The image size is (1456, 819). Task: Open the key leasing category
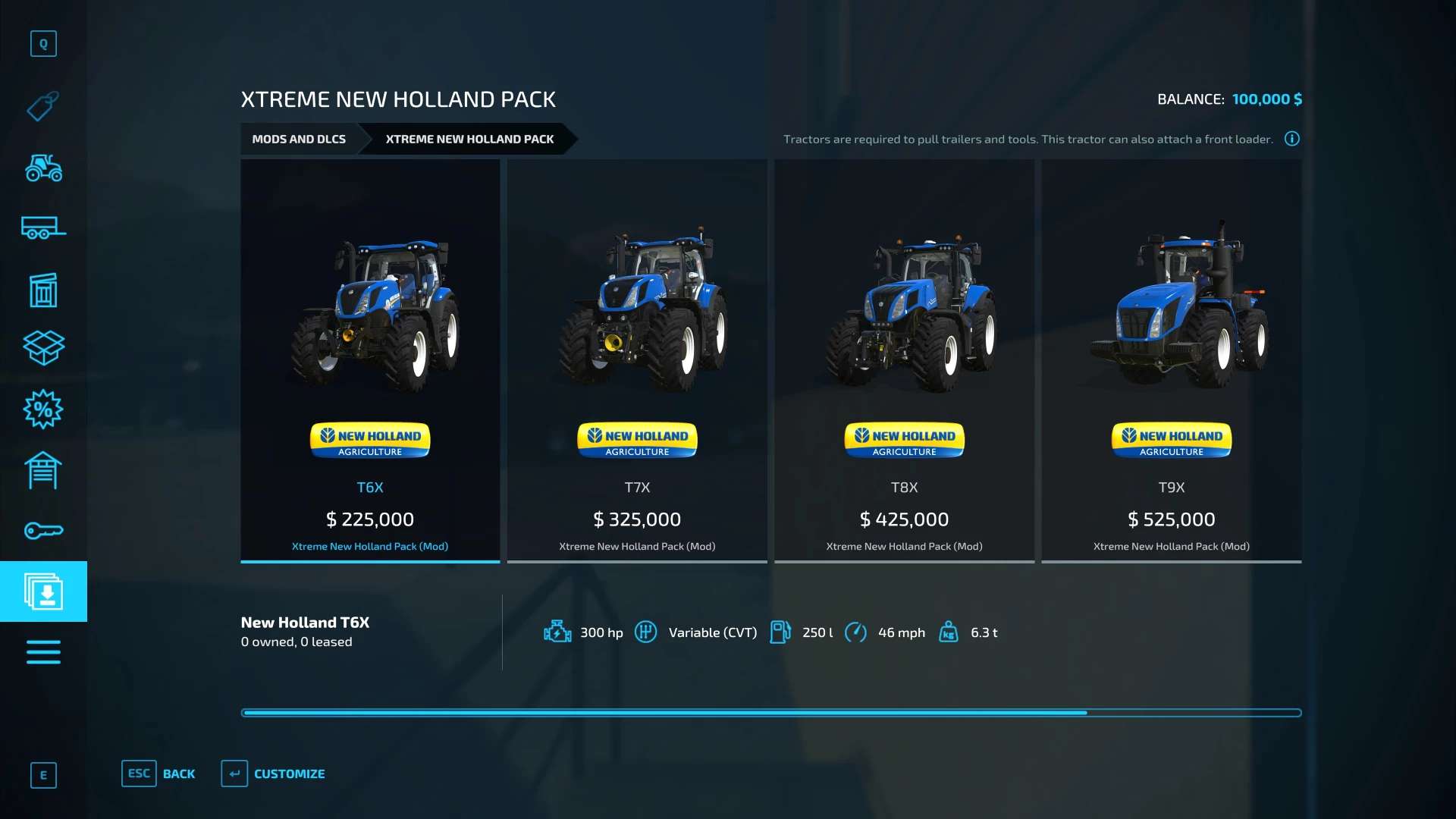43,531
